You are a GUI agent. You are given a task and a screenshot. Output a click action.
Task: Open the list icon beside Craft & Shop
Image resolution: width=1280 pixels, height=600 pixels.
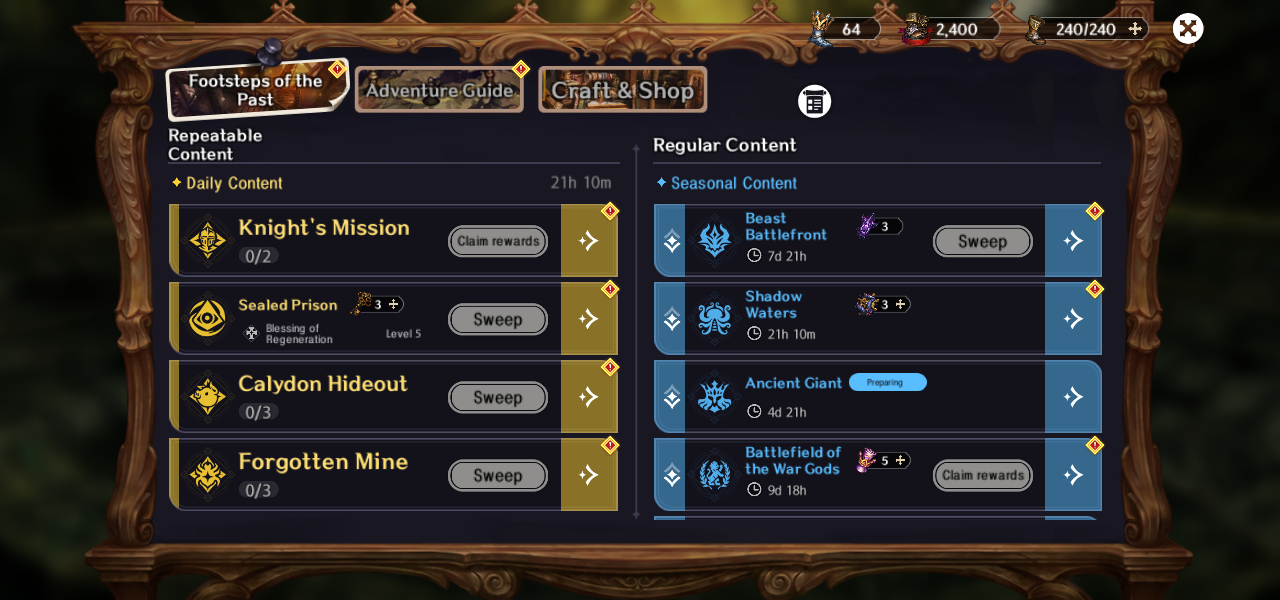tap(814, 101)
